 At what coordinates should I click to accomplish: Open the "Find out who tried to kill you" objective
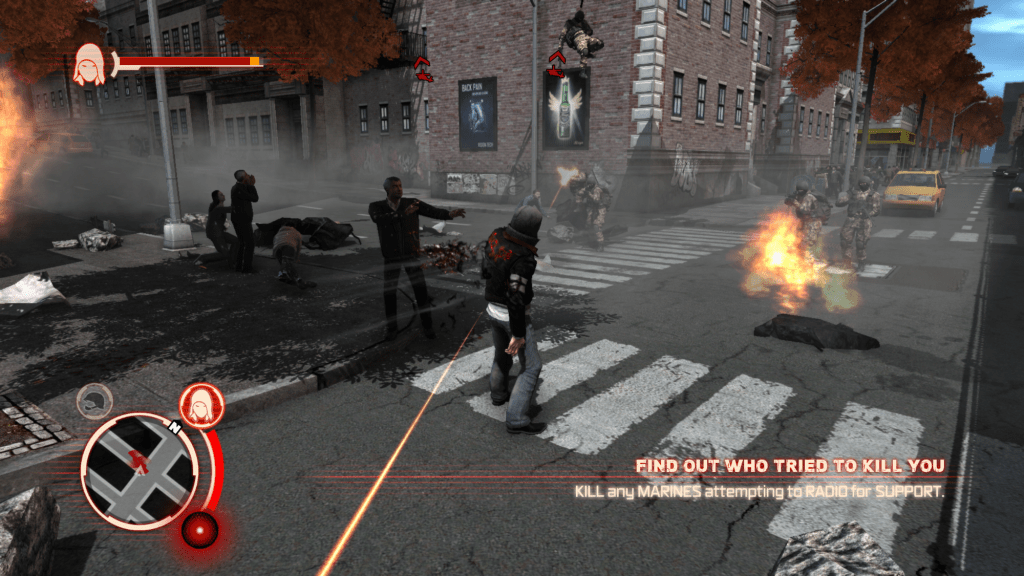click(x=790, y=466)
